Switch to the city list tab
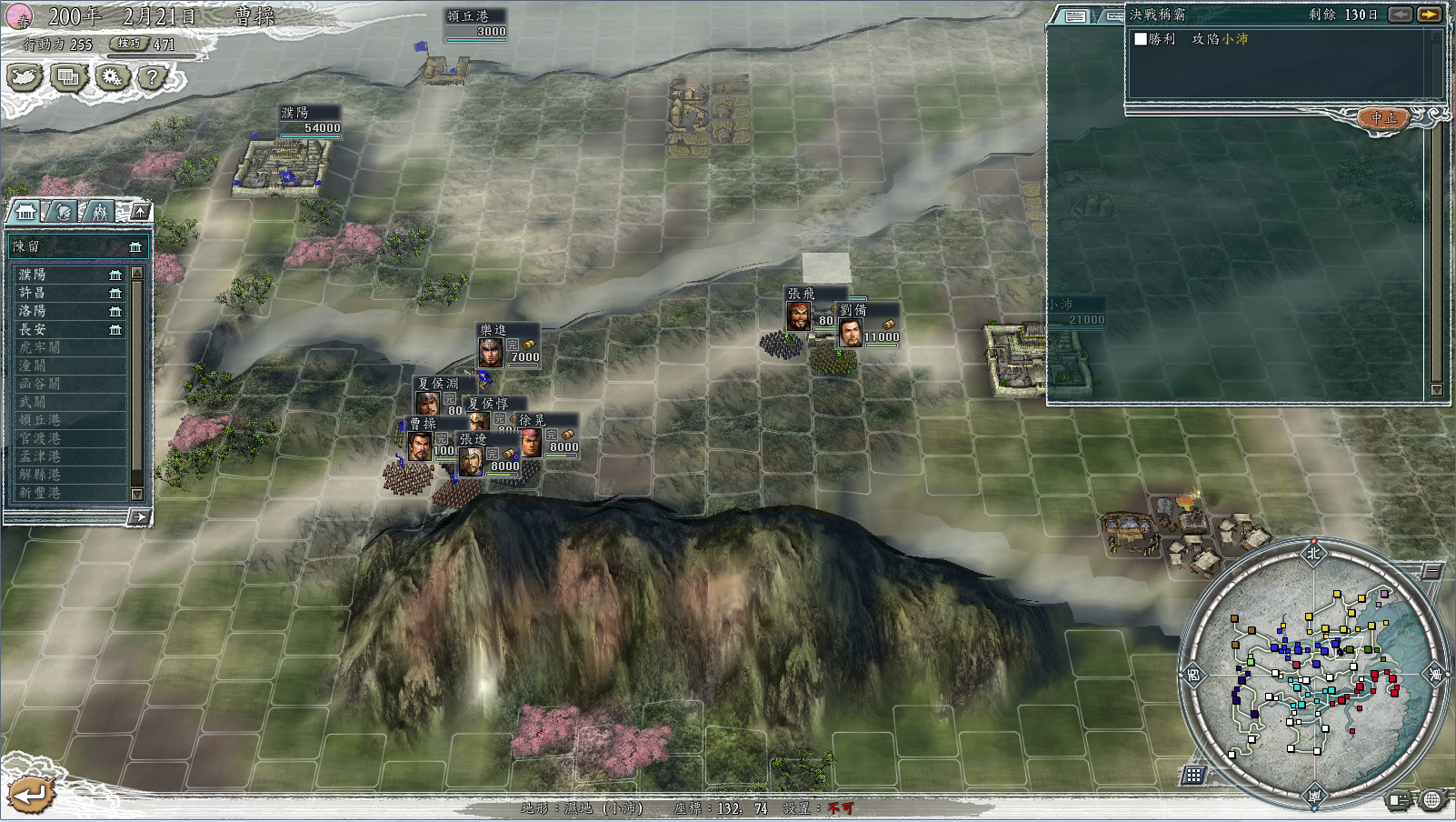This screenshot has width=1456, height=822. (25, 212)
